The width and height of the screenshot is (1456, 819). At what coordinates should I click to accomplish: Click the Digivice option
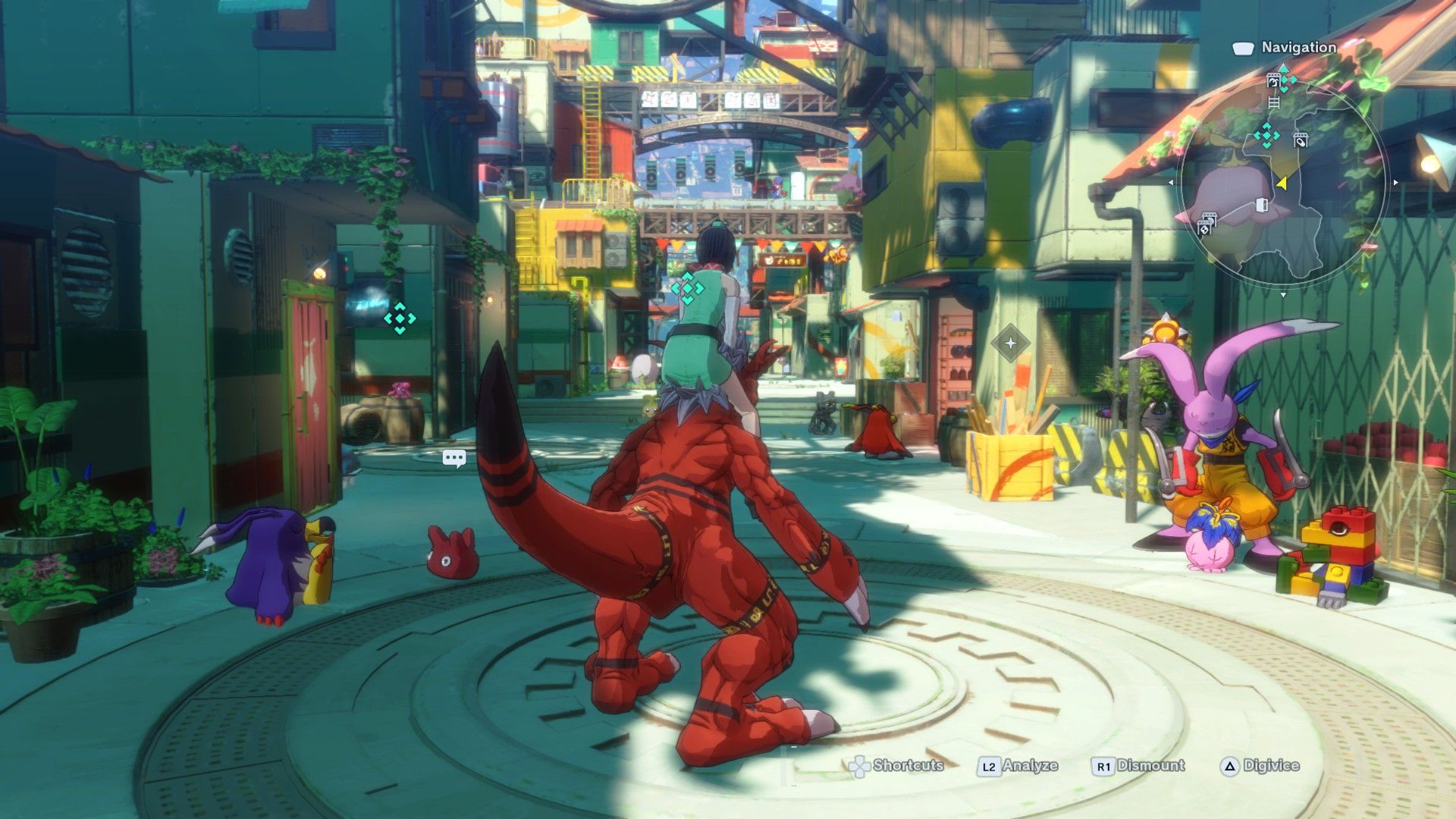1260,766
